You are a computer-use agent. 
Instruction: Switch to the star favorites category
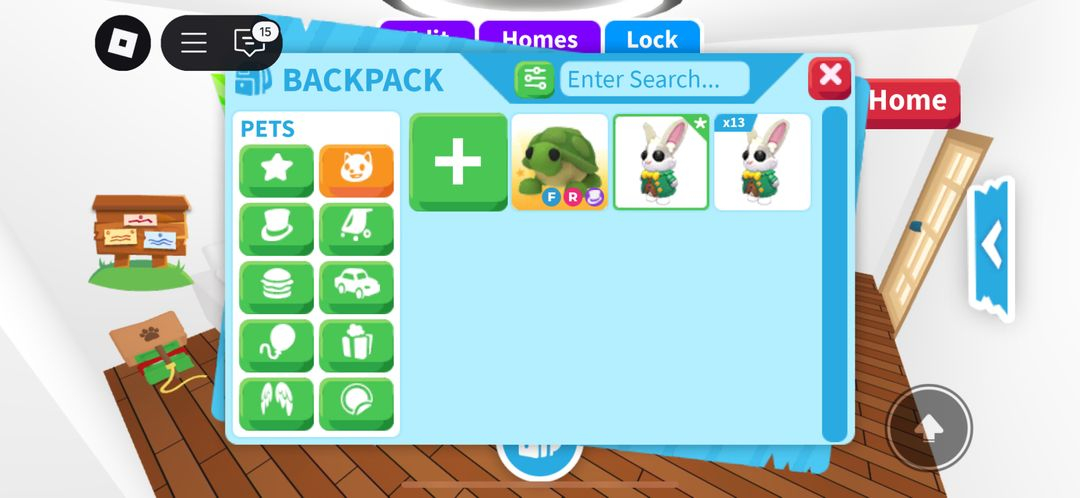coord(276,170)
